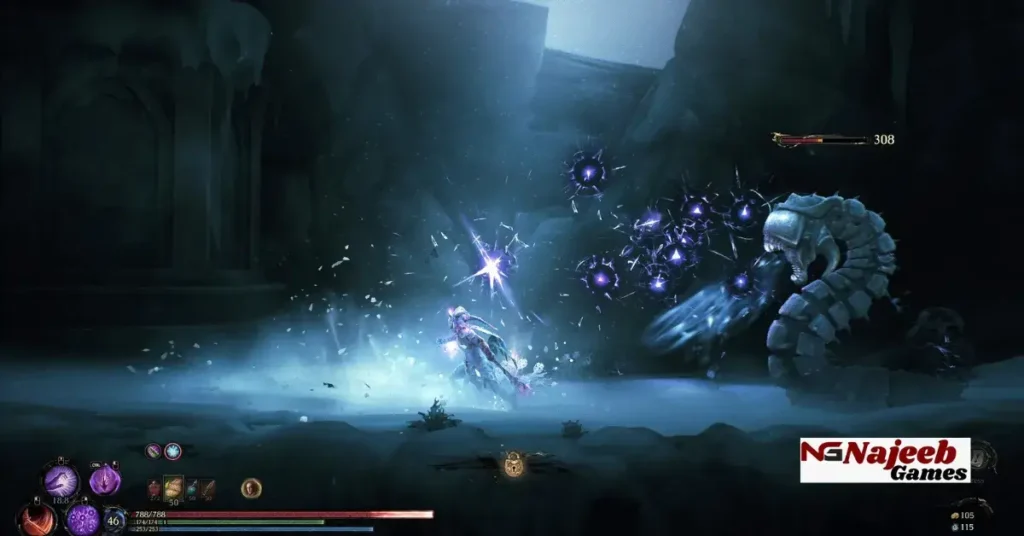Trigger the red swirl ability
This screenshot has height=536, width=1024.
38,519
